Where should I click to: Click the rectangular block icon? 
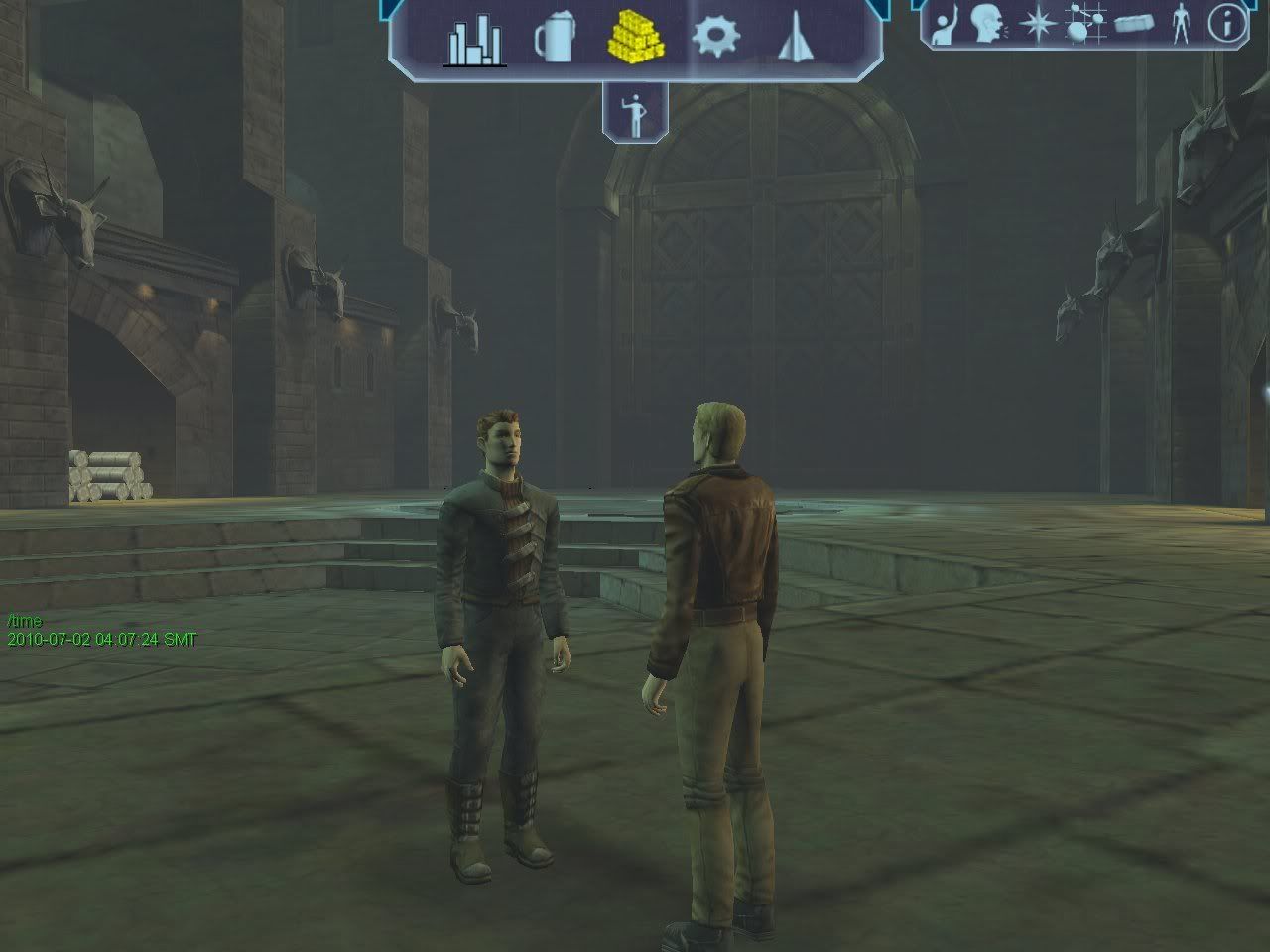[x=1133, y=24]
